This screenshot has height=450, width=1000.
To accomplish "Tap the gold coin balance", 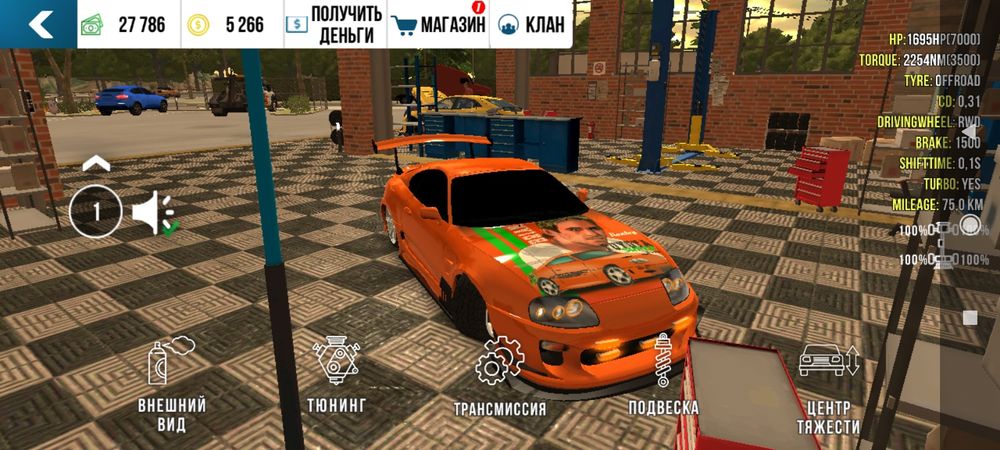I will [231, 25].
